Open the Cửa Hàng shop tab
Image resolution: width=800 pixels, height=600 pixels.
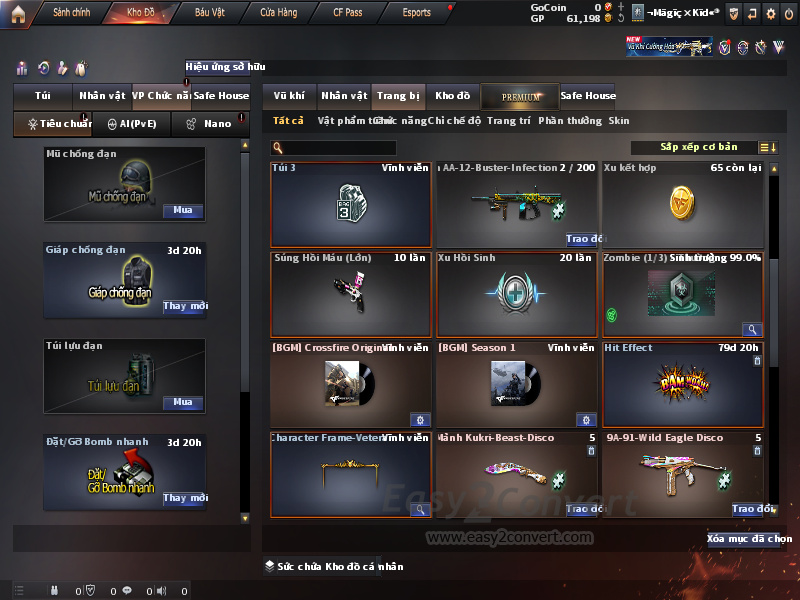[278, 13]
